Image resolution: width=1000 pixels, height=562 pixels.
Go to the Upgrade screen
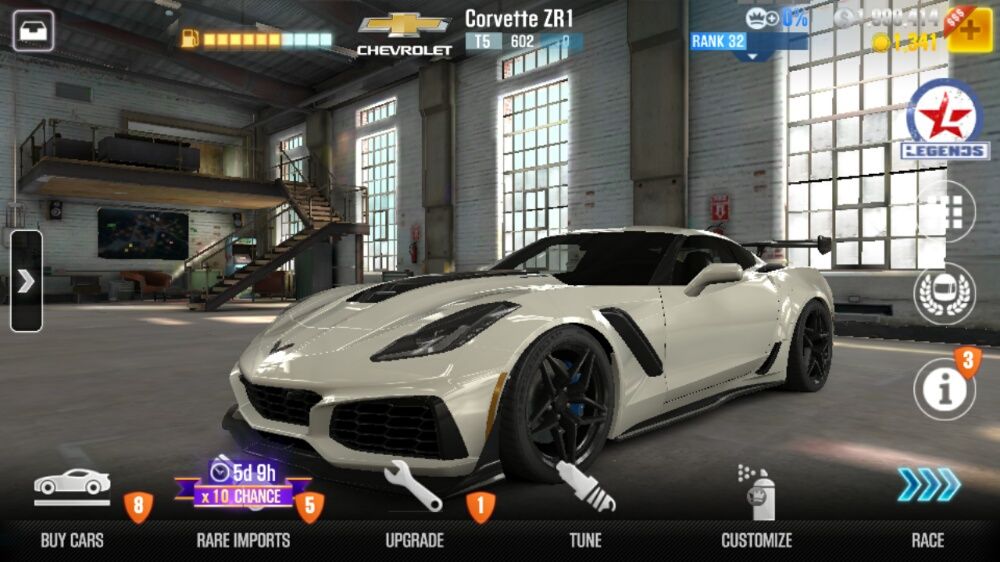coord(414,505)
